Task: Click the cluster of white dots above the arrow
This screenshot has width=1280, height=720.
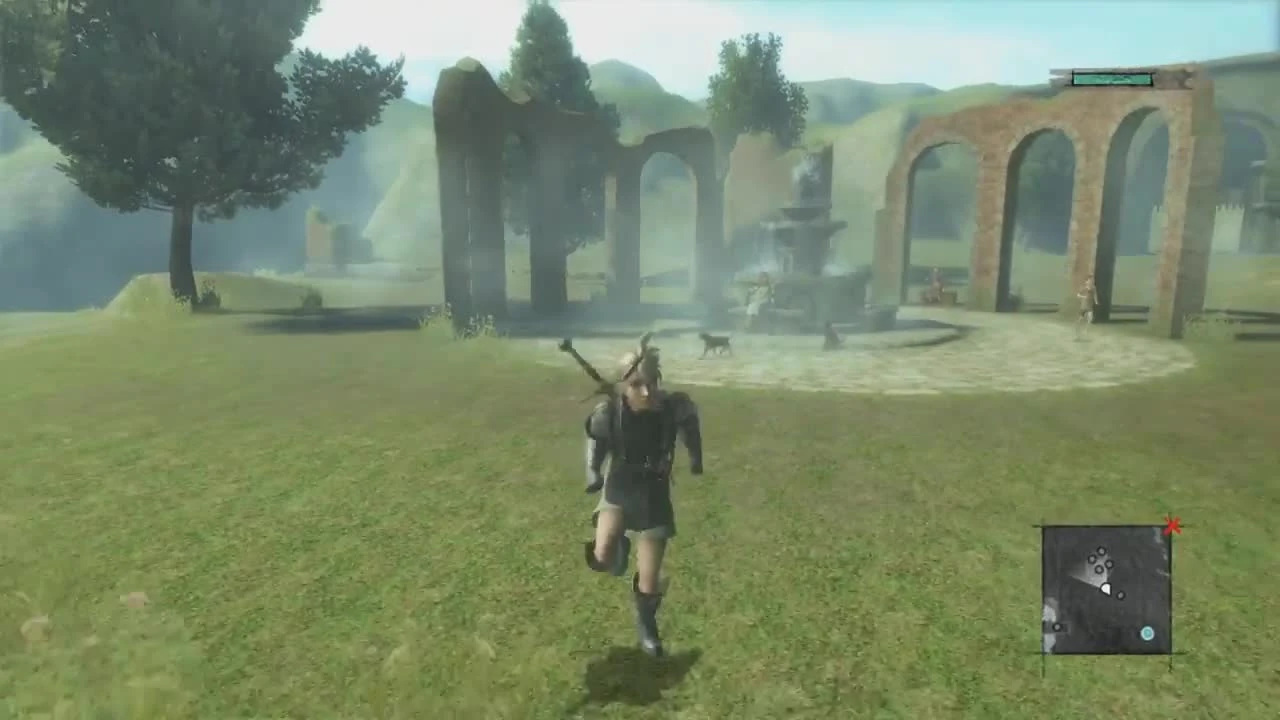Action: point(1100,560)
